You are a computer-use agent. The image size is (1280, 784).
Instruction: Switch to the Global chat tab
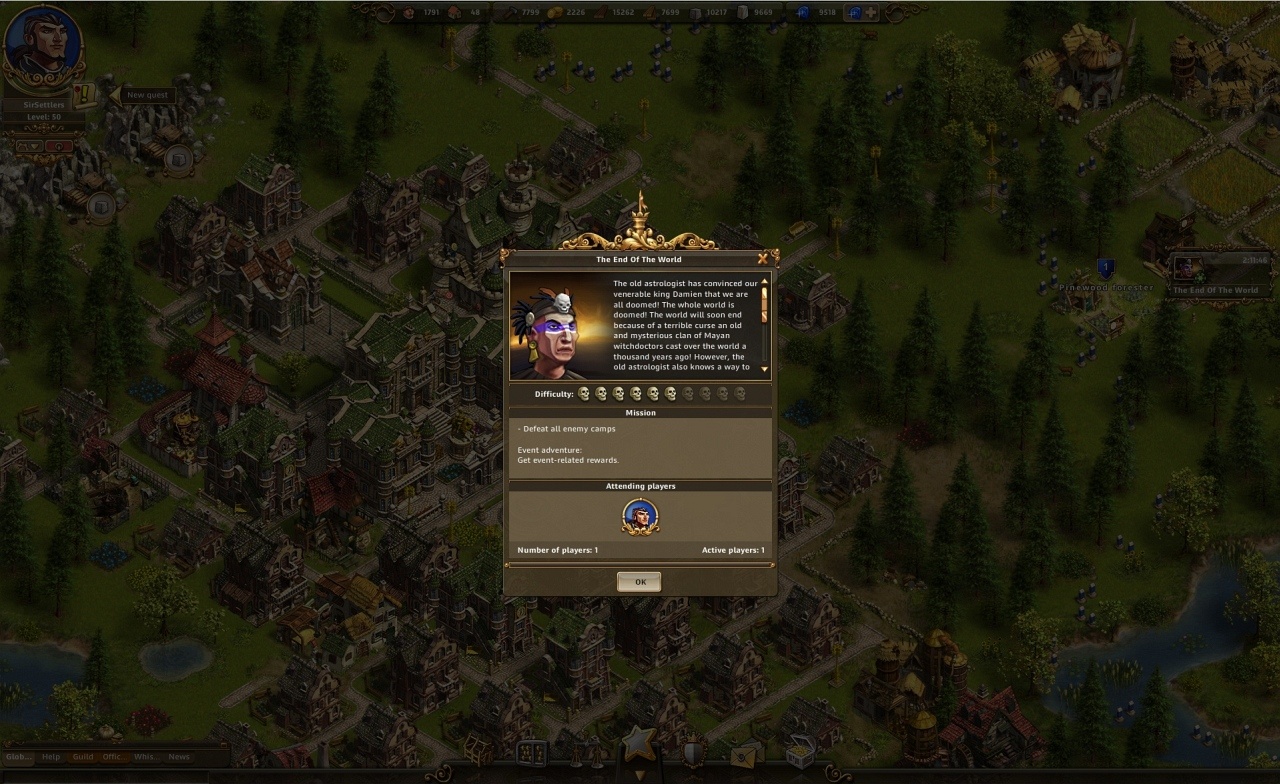19,757
